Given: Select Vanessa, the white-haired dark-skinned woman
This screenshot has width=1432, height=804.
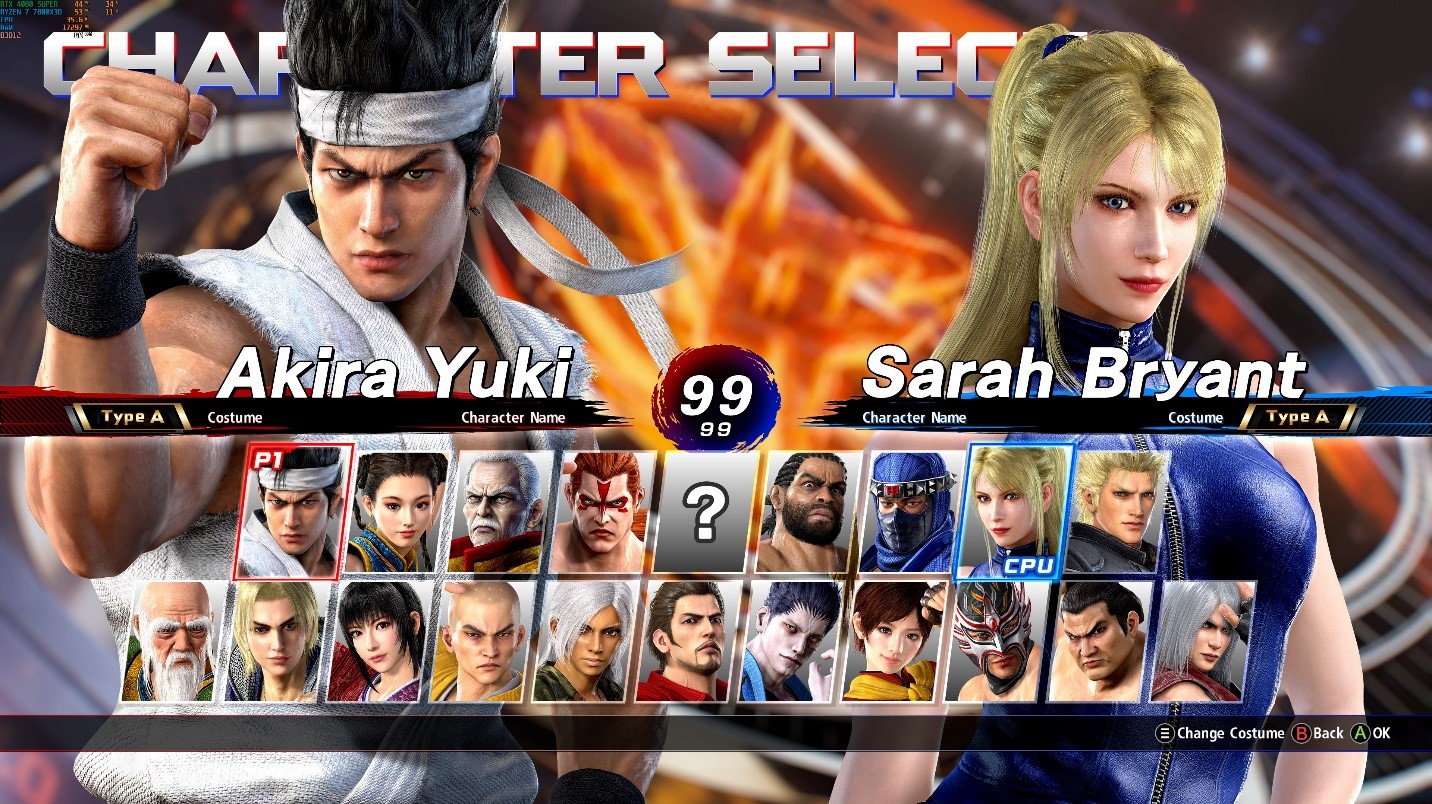Looking at the screenshot, I should tap(584, 641).
